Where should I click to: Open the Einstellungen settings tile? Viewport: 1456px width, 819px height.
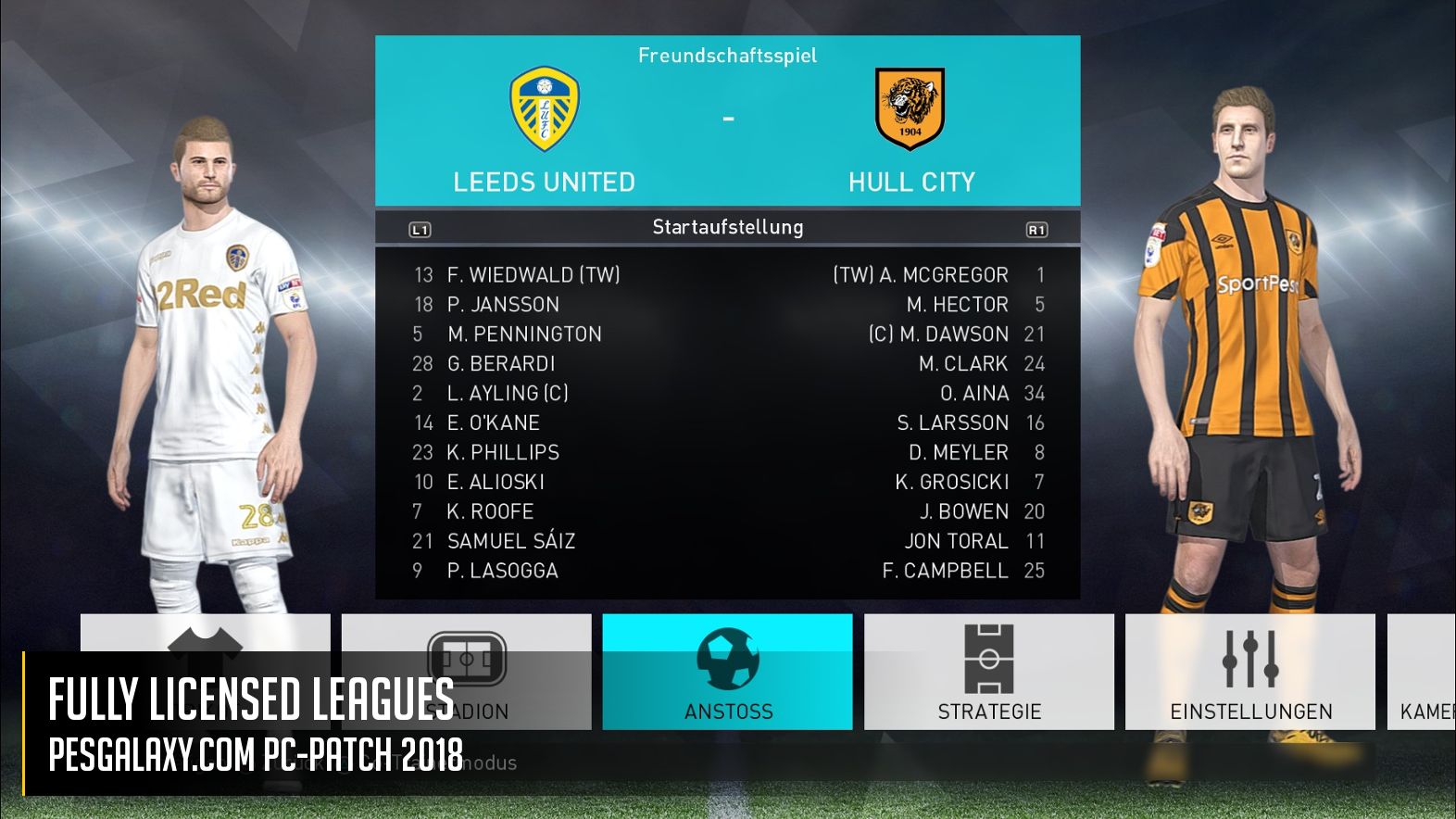point(1249,672)
